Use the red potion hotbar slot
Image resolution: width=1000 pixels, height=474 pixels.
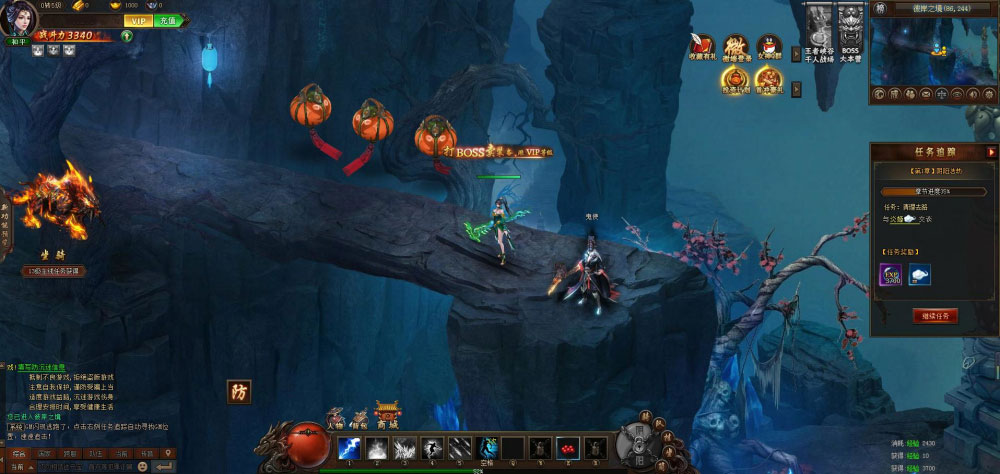[x=566, y=449]
